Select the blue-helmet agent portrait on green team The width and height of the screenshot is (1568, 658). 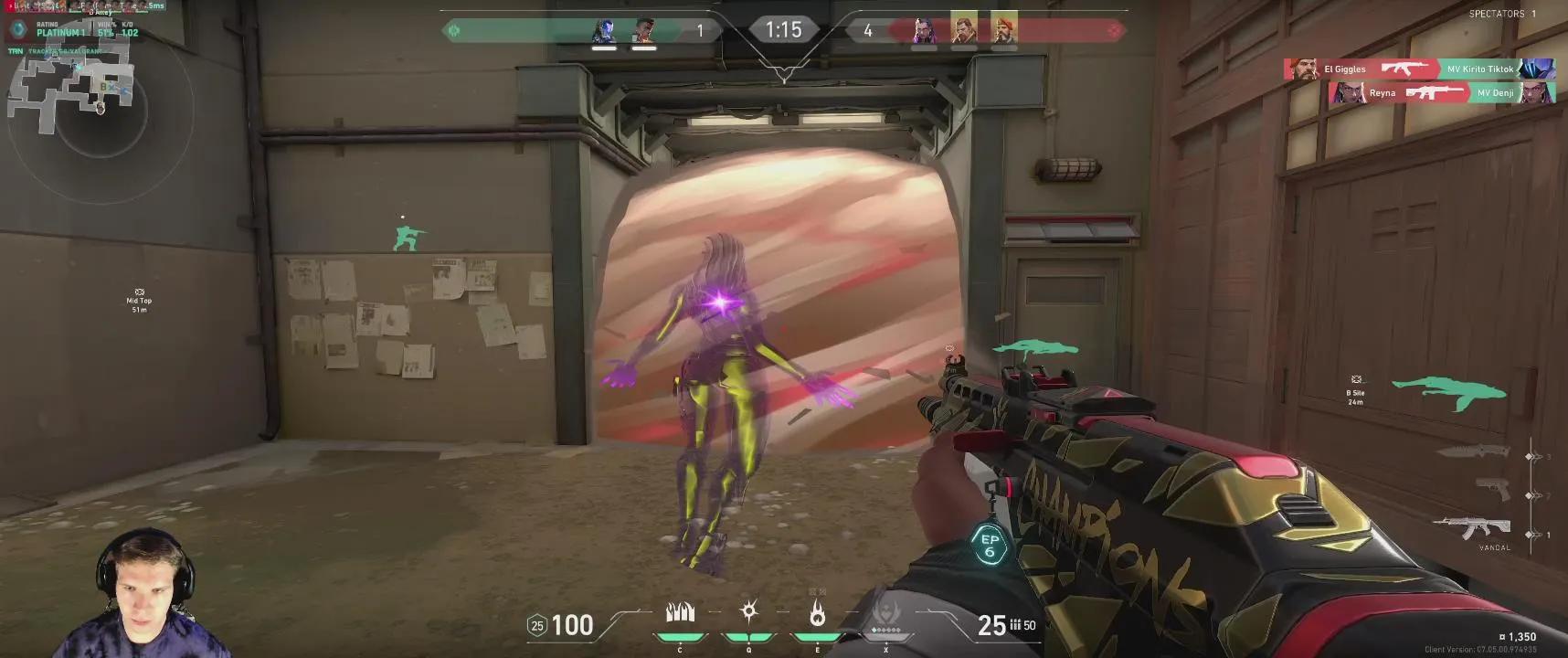tap(604, 31)
